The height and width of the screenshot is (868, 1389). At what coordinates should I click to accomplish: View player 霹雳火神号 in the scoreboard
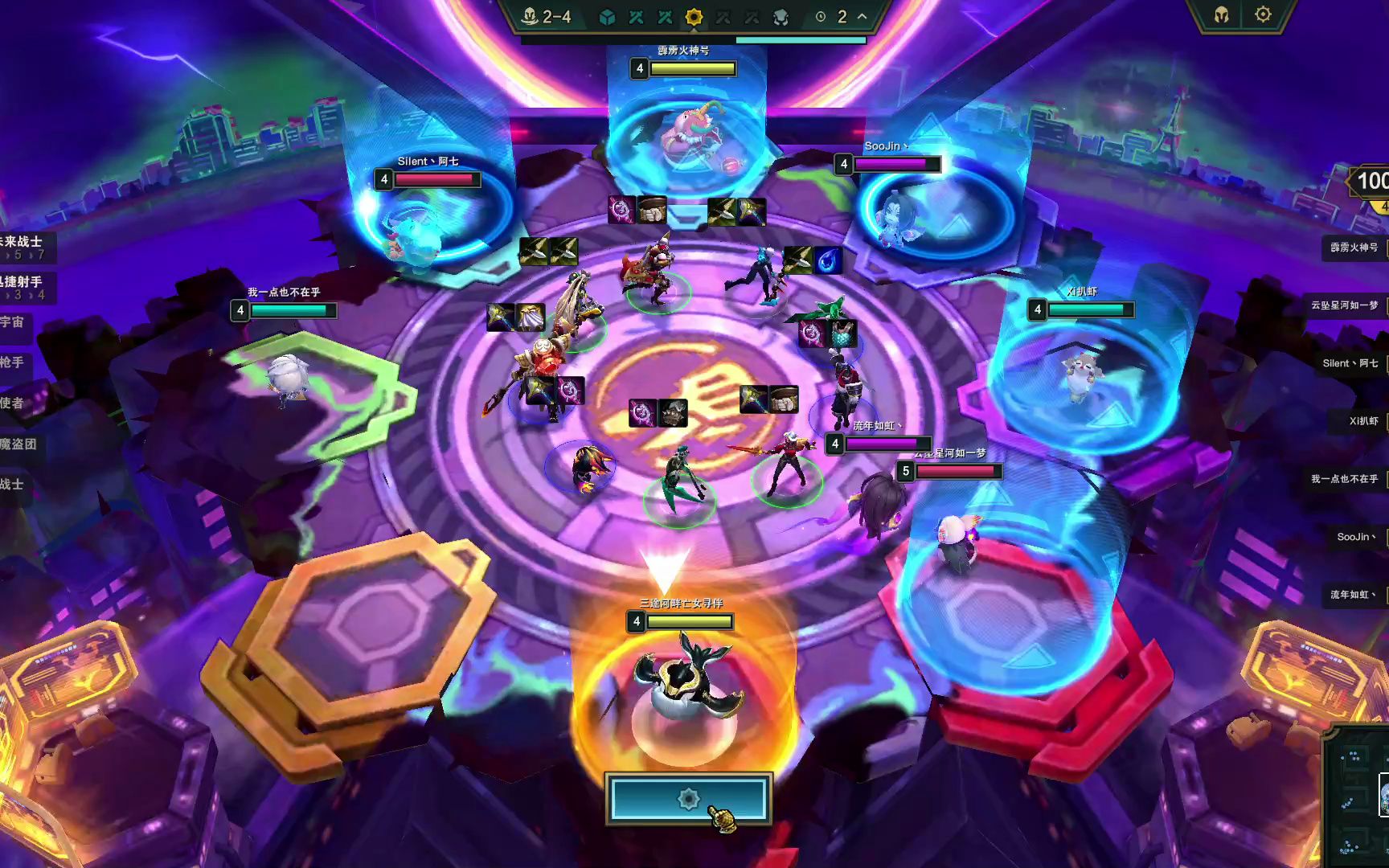[1354, 248]
